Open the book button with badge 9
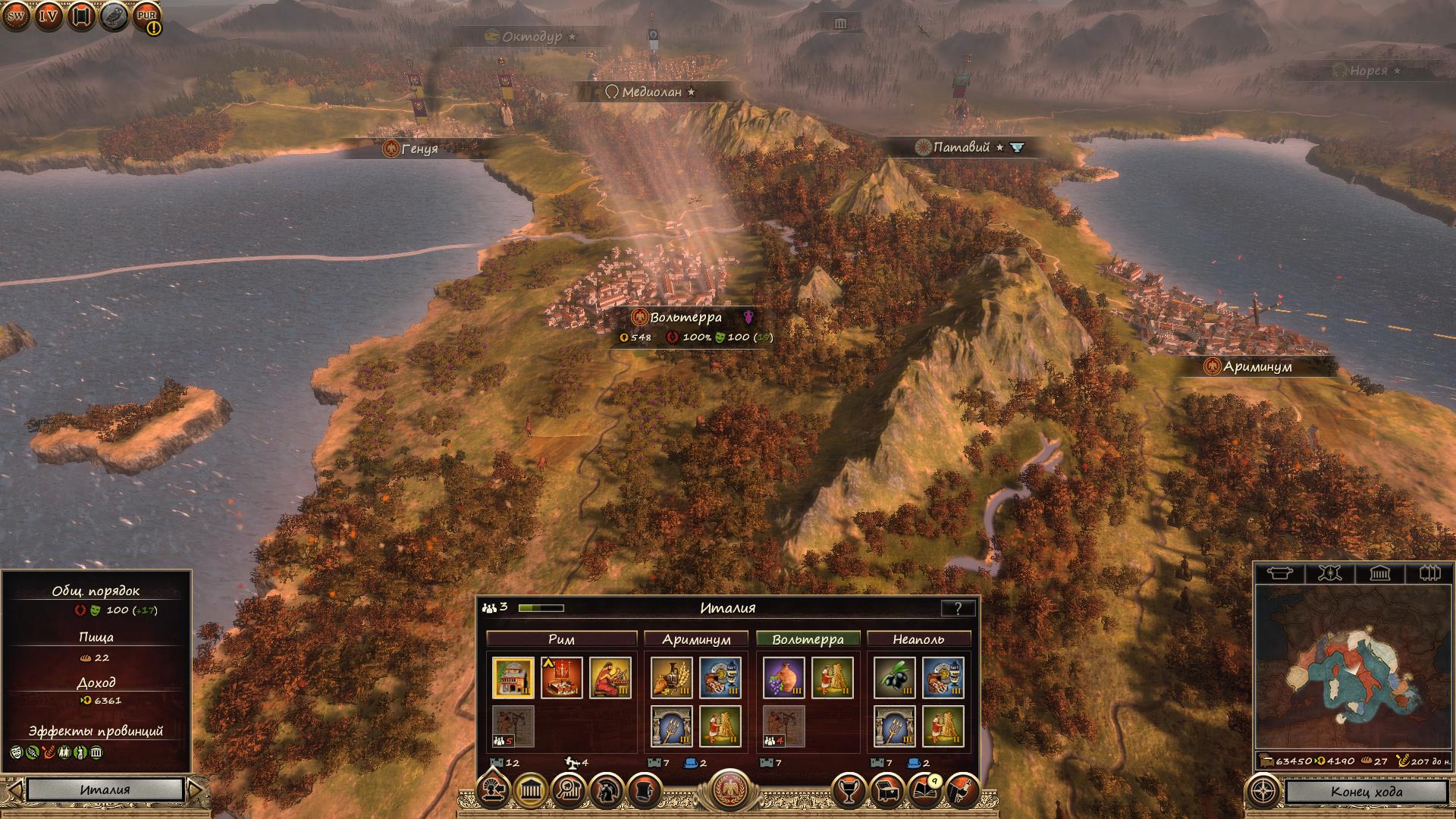This screenshot has height=819, width=1456. [924, 791]
